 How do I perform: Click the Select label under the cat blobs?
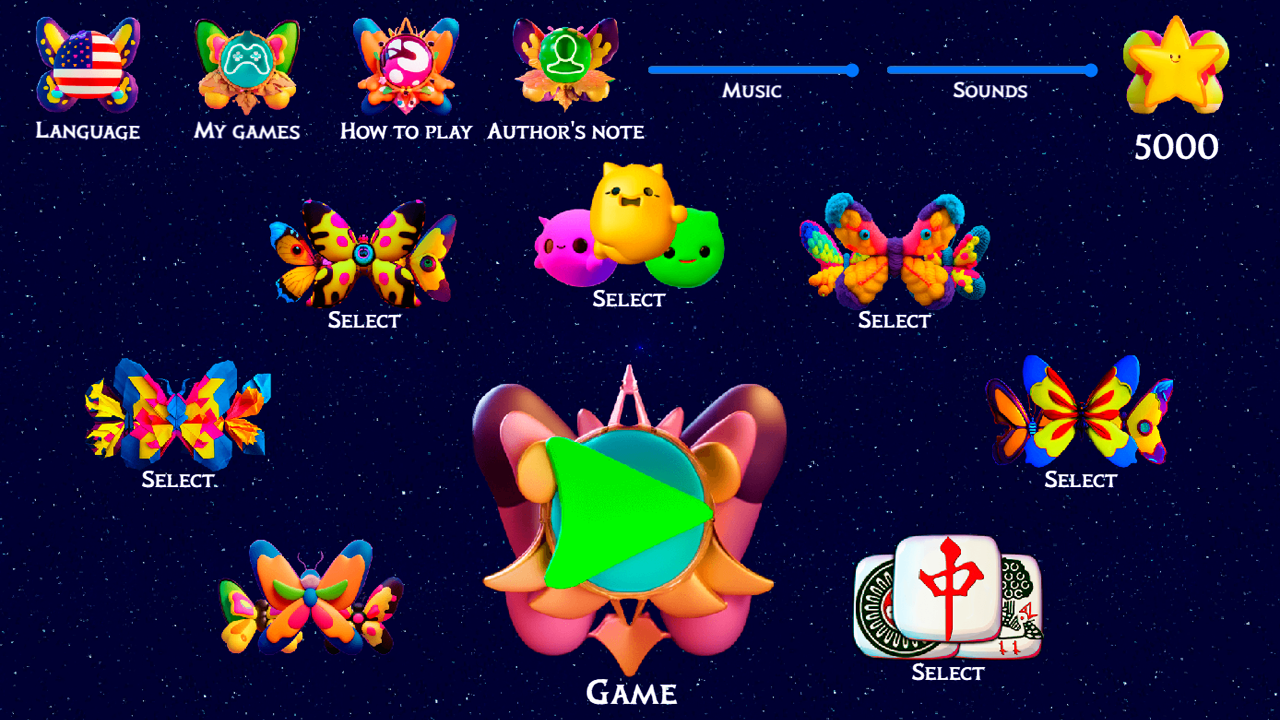tap(628, 299)
